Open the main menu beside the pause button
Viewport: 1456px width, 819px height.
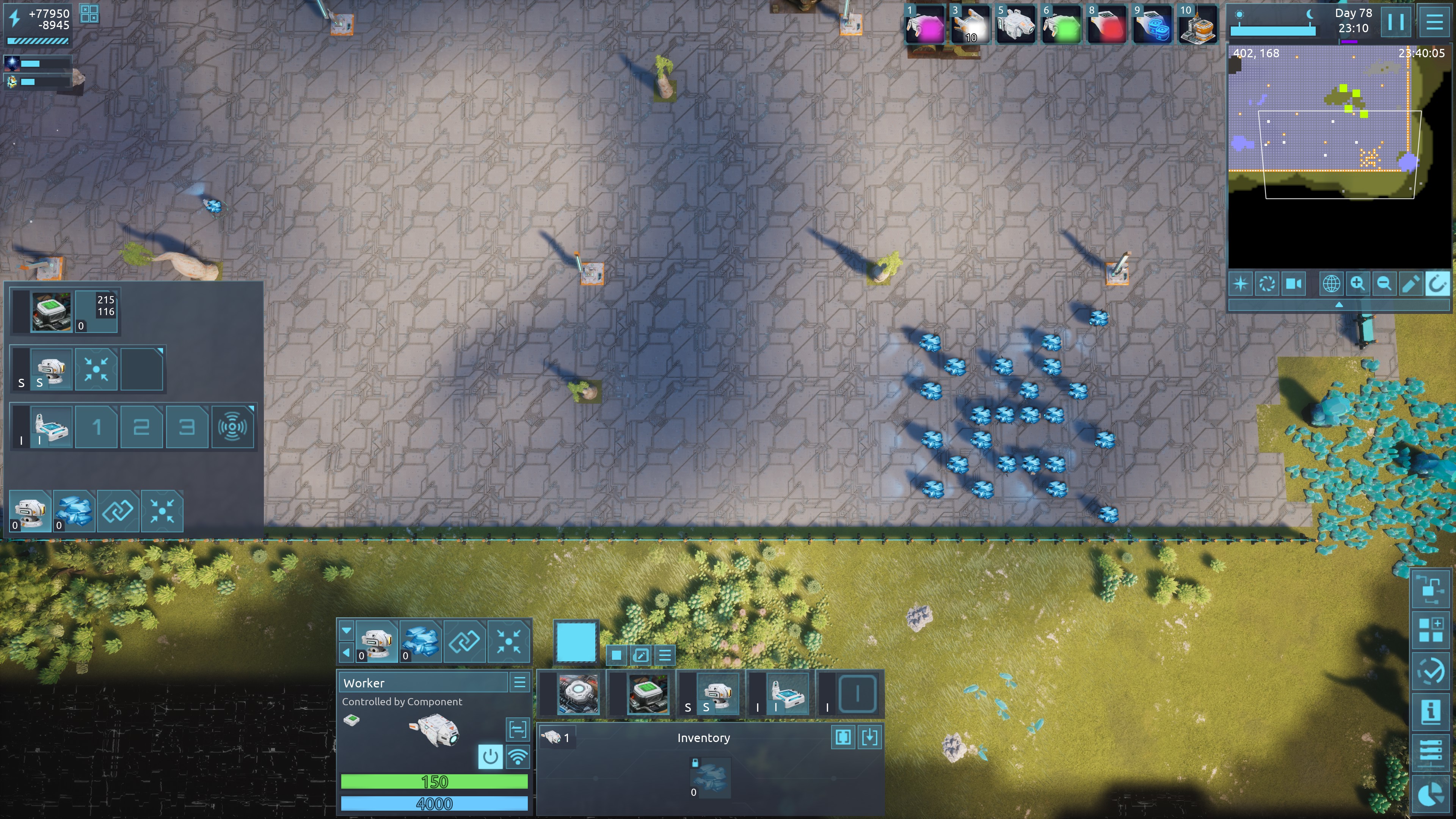[1434, 23]
